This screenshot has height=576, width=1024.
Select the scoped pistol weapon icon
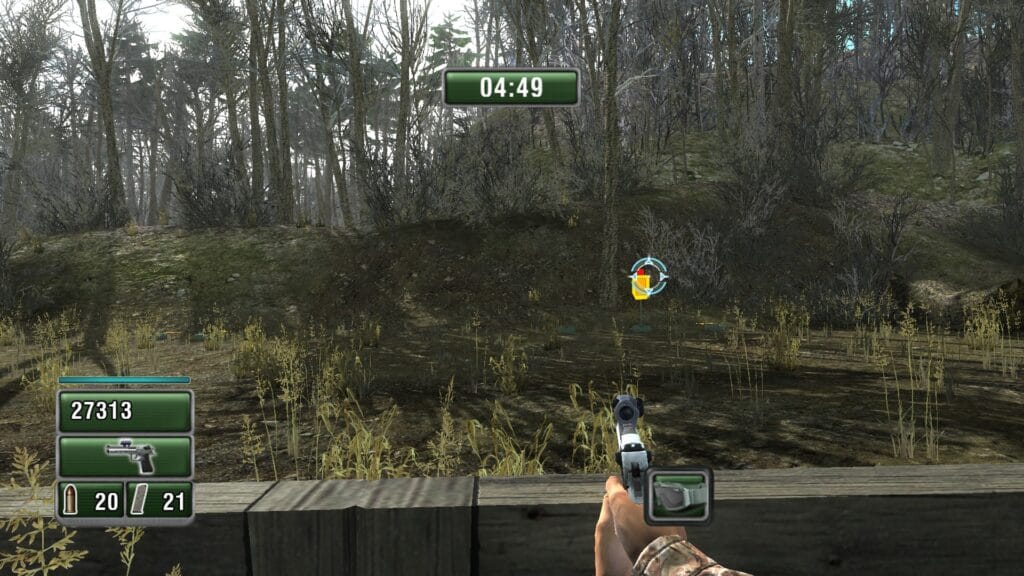[125, 456]
